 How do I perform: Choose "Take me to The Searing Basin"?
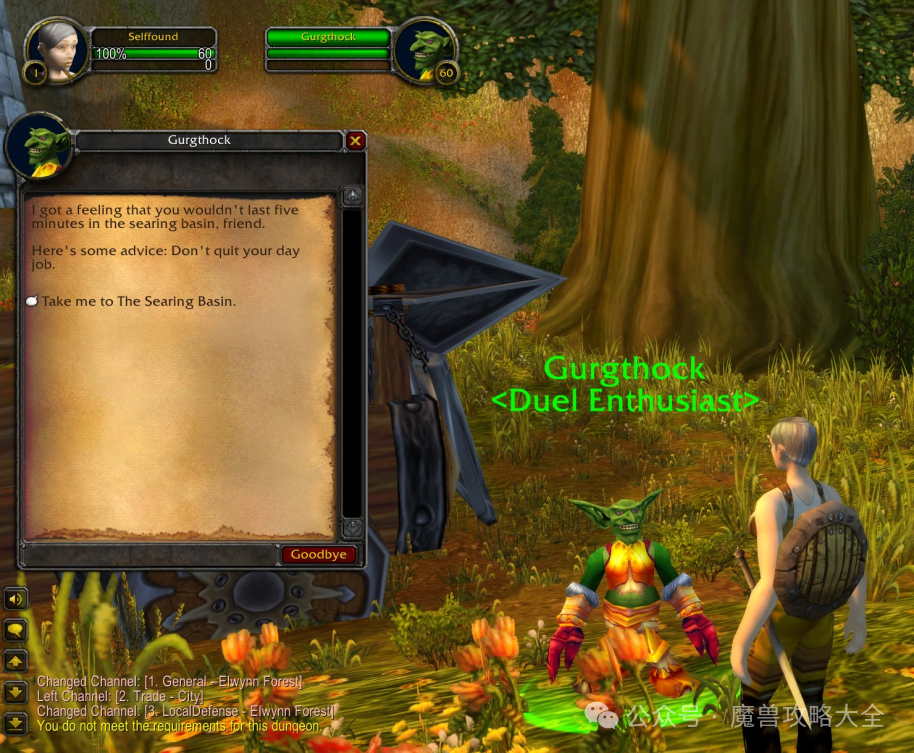tap(138, 301)
